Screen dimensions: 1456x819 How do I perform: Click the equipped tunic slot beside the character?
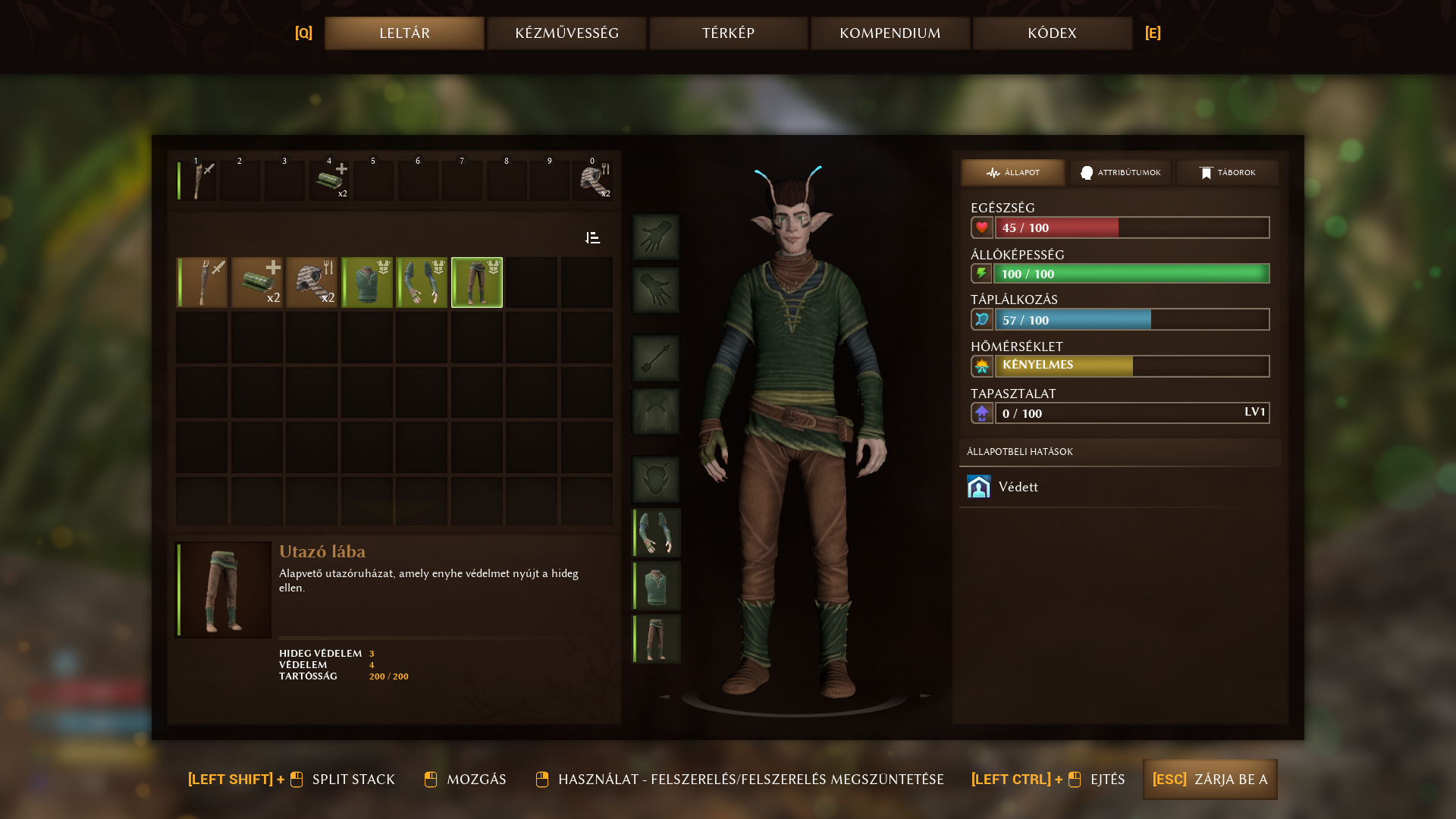coord(657,586)
